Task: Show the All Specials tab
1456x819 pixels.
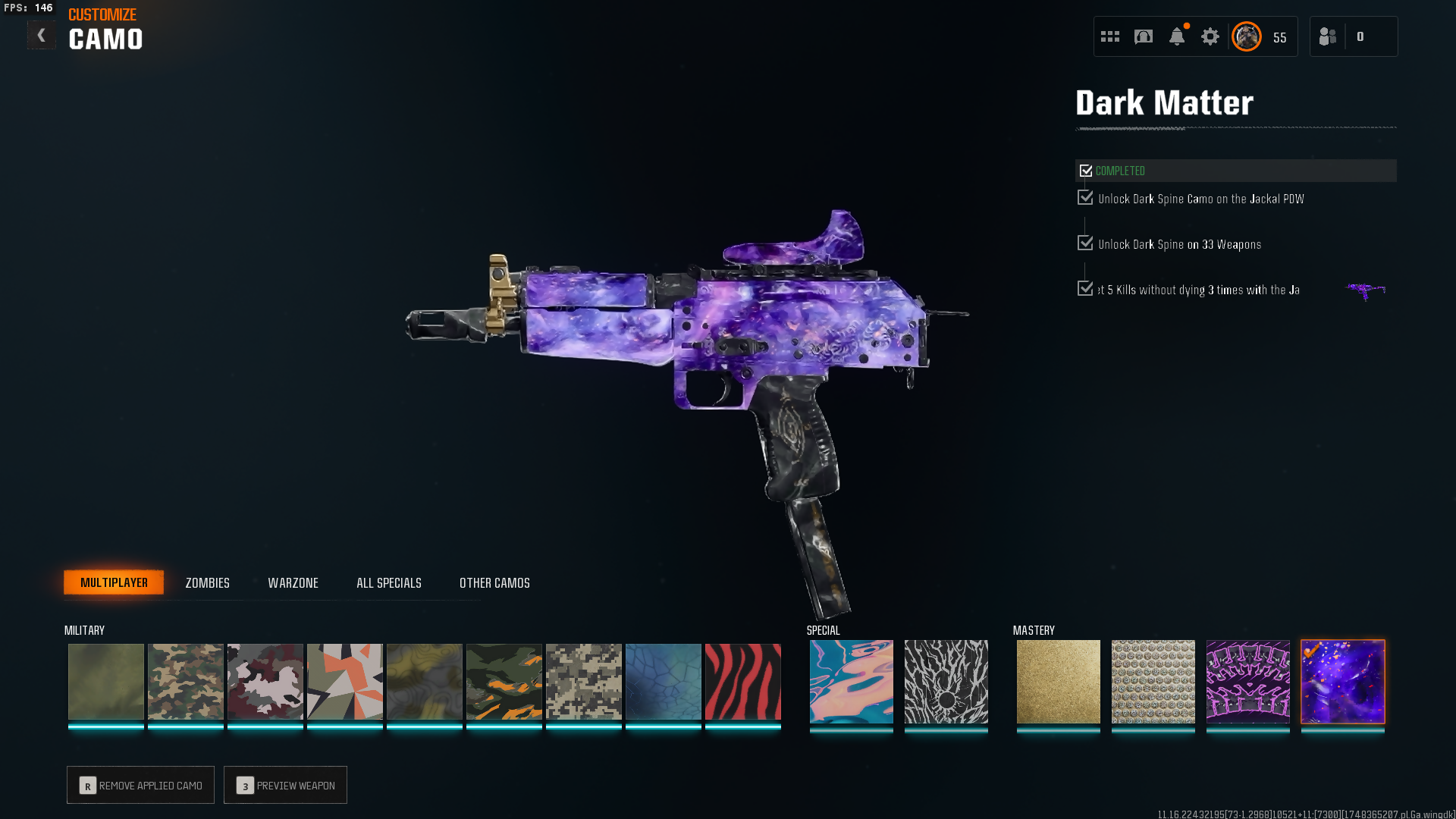Action: [x=388, y=583]
